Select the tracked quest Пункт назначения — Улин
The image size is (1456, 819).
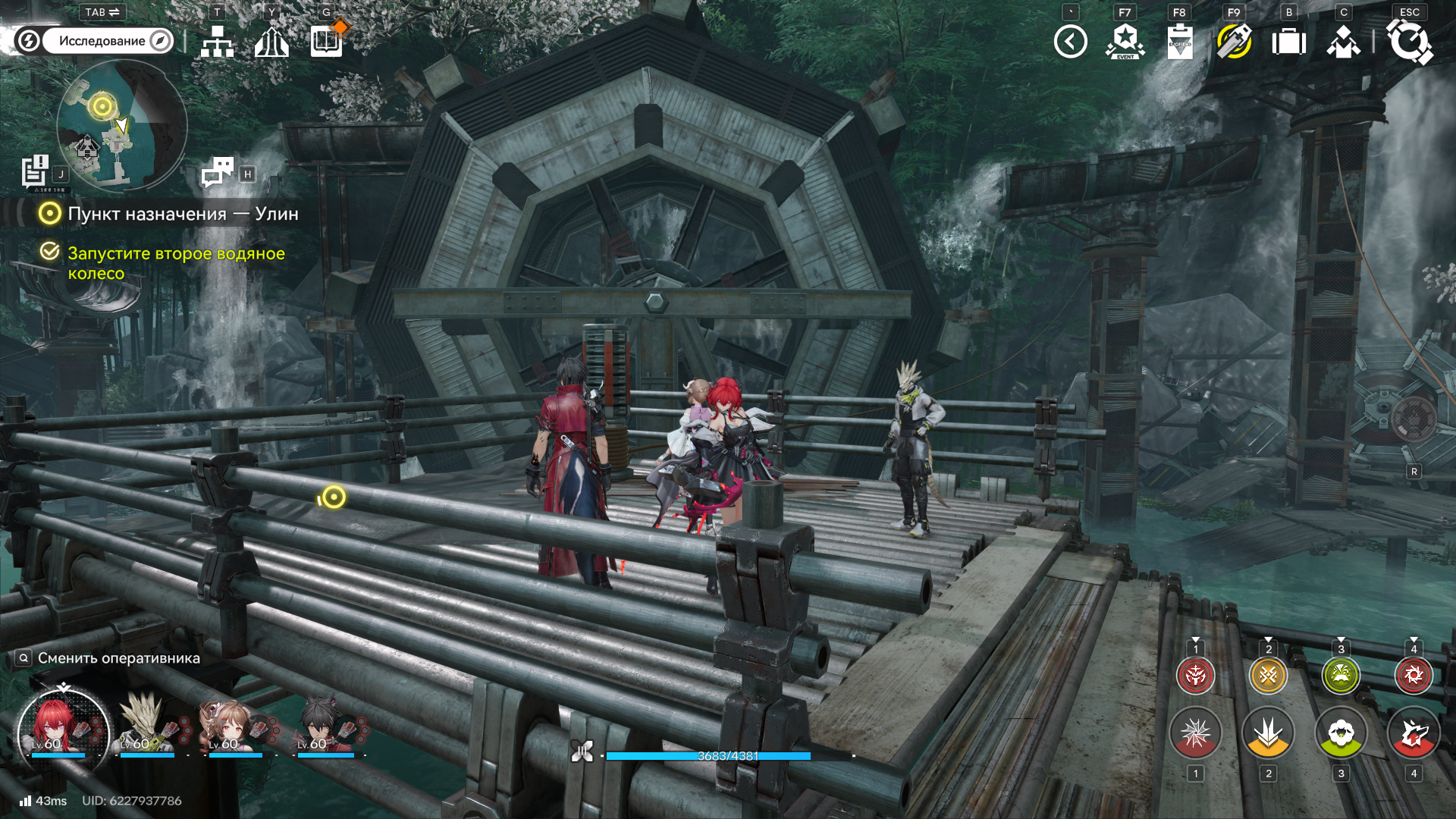pos(182,214)
